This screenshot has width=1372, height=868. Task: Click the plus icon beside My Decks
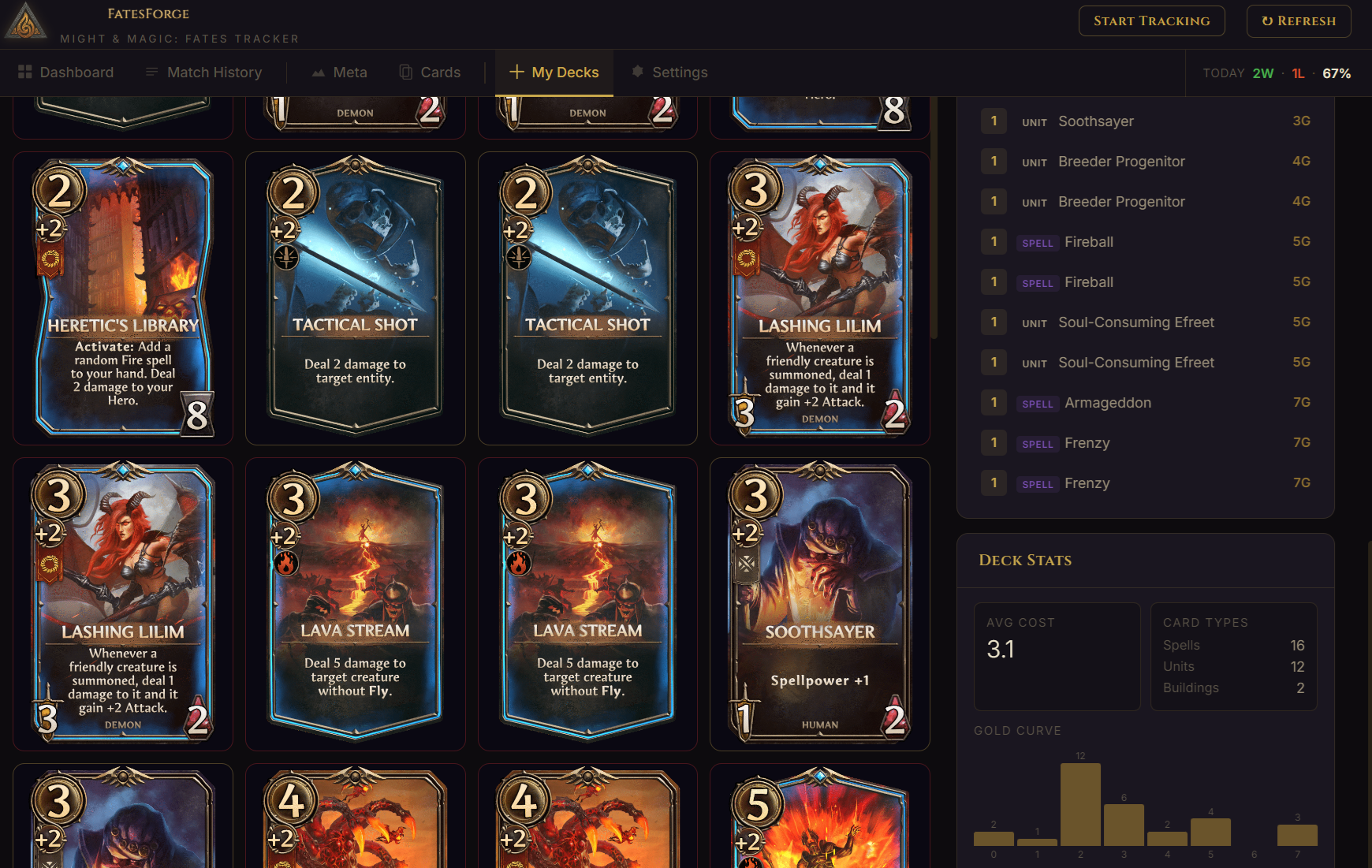coord(516,72)
